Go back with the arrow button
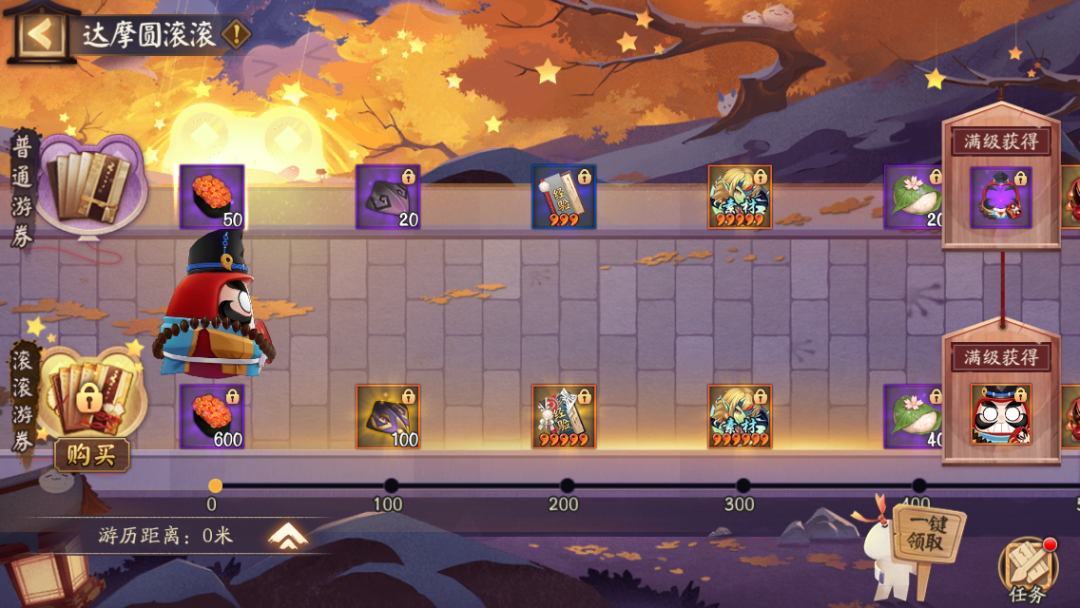Viewport: 1080px width, 608px height. [40, 34]
